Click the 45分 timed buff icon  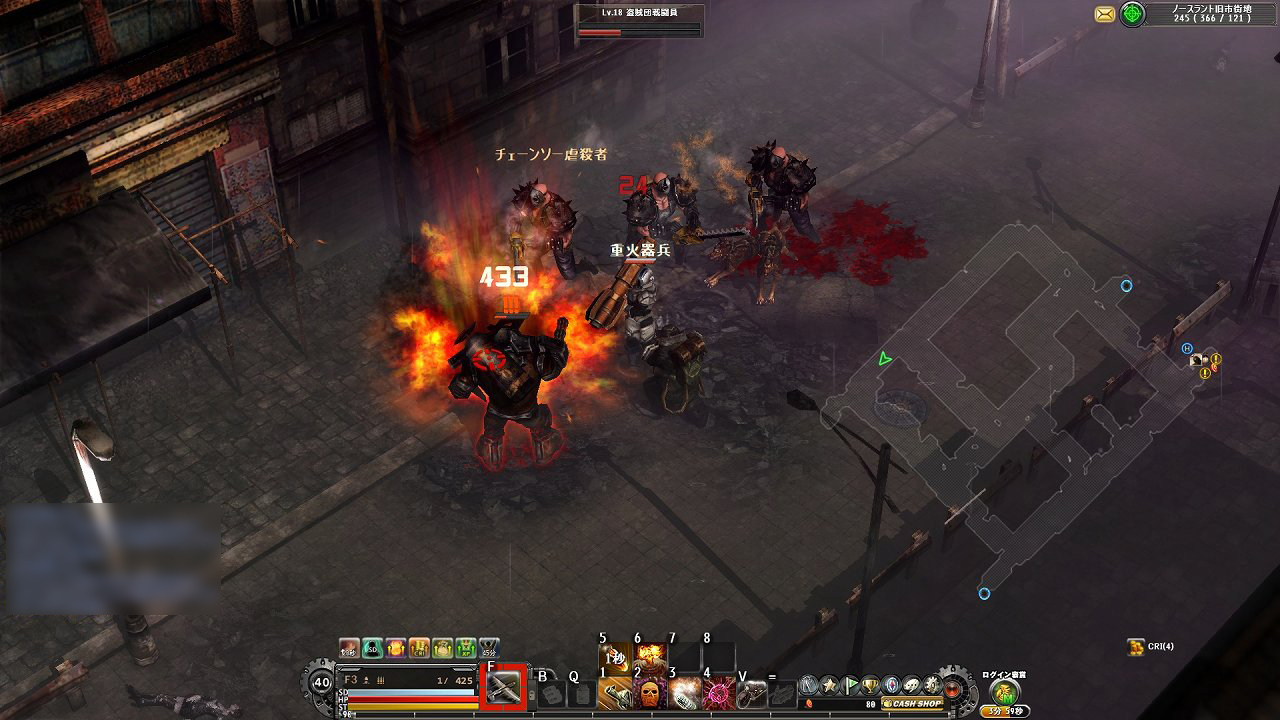tap(489, 648)
